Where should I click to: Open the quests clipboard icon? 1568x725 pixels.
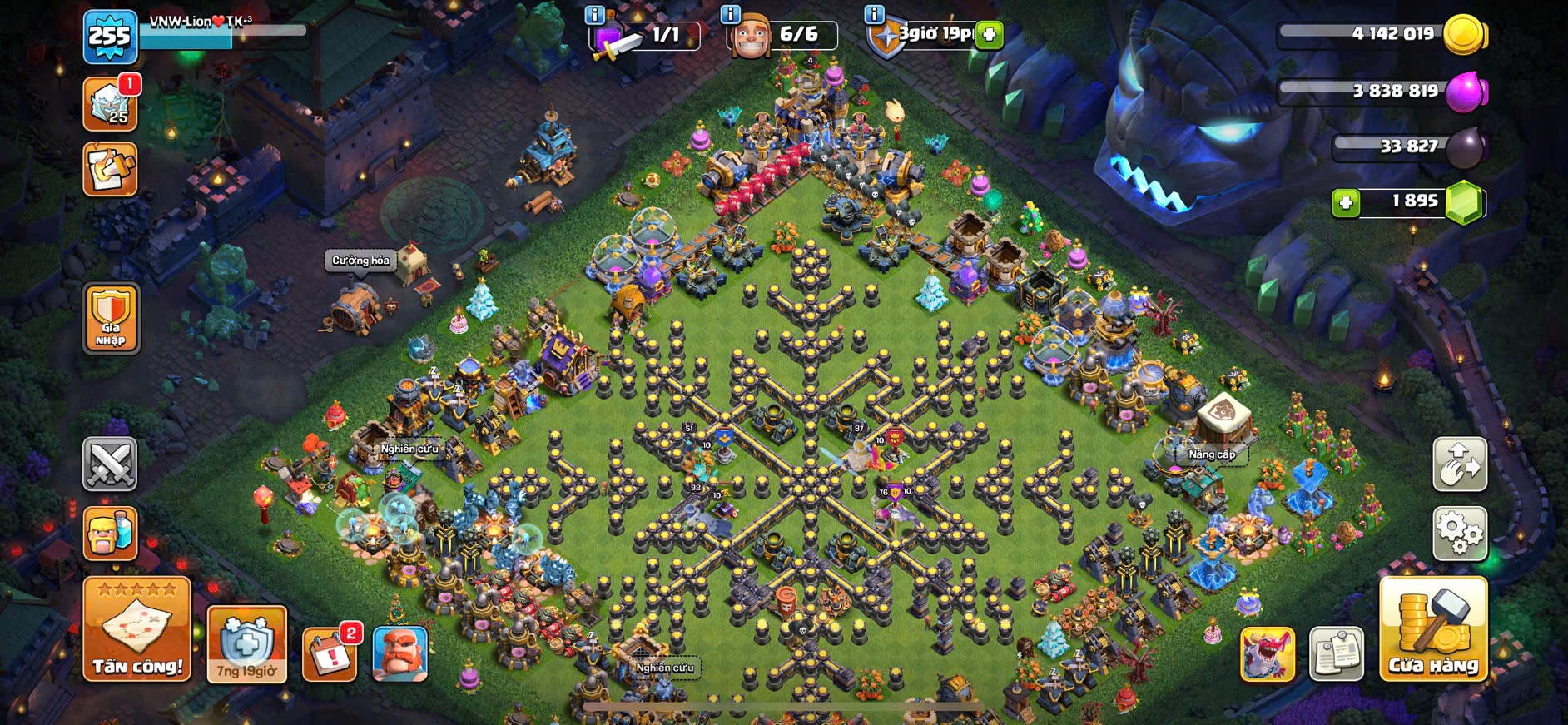[110, 169]
